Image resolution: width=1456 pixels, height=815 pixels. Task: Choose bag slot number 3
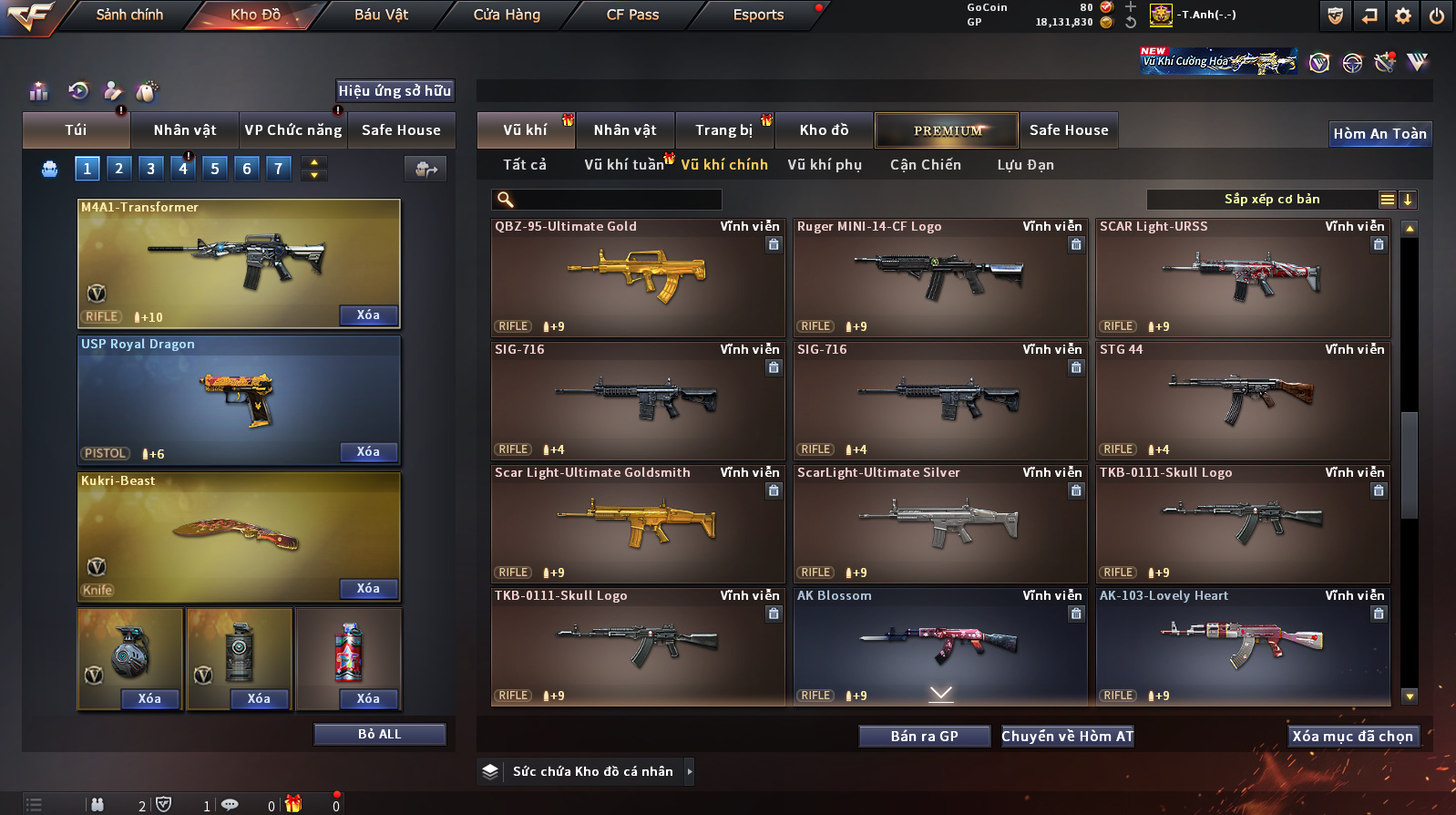[151, 169]
